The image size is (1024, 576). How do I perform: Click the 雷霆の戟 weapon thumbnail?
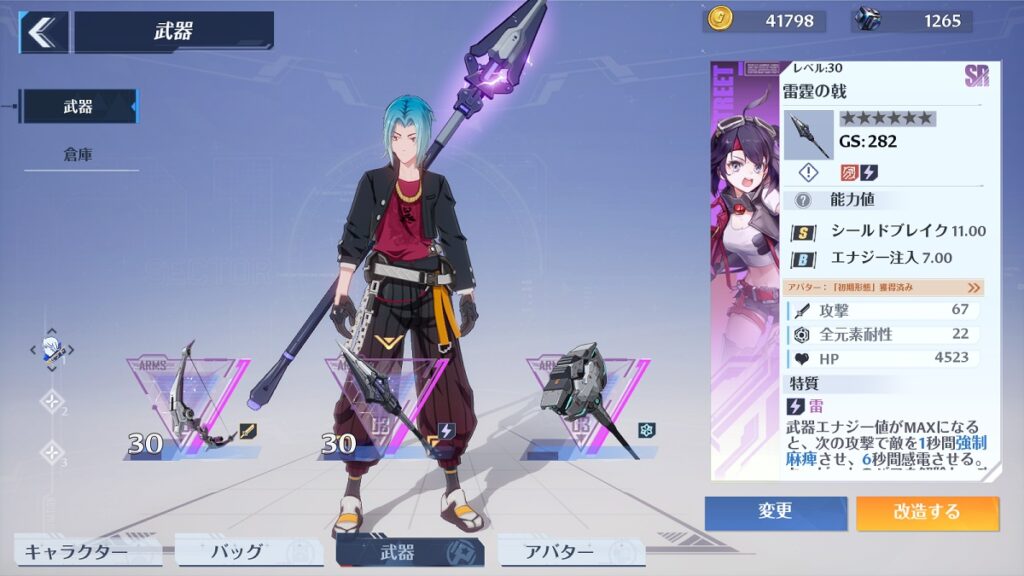tap(808, 135)
